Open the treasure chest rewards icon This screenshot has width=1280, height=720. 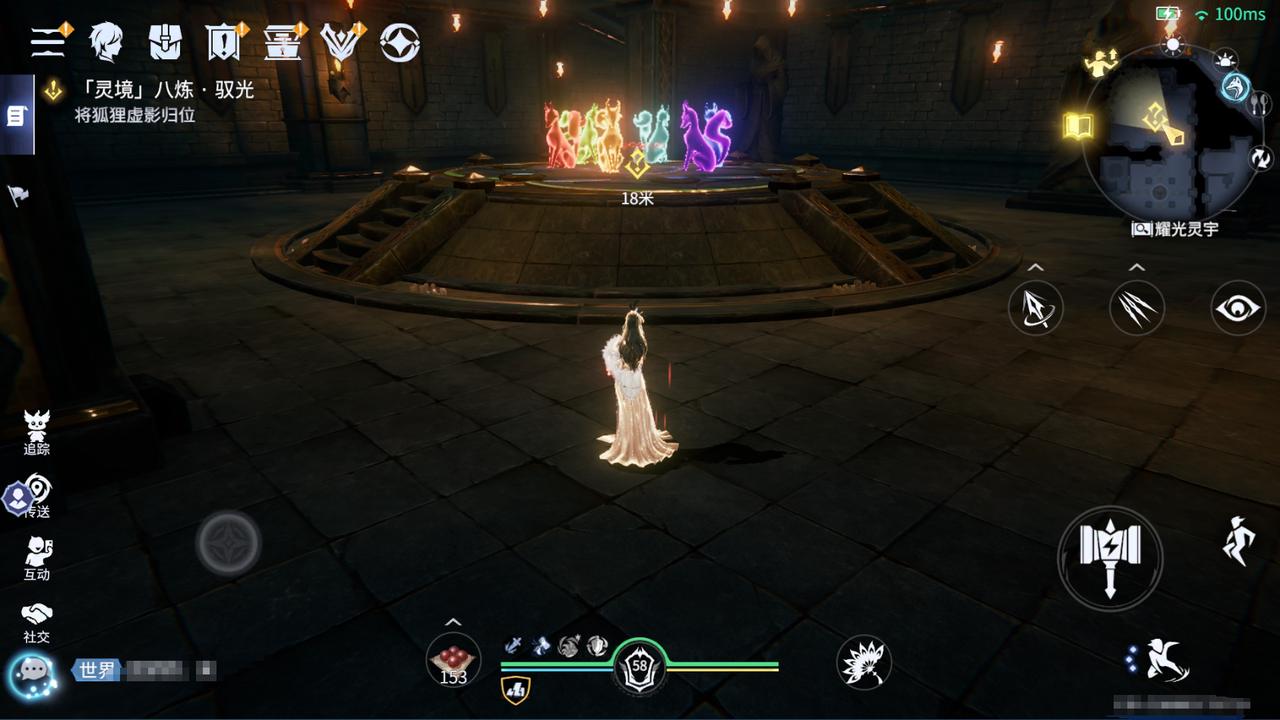point(283,42)
